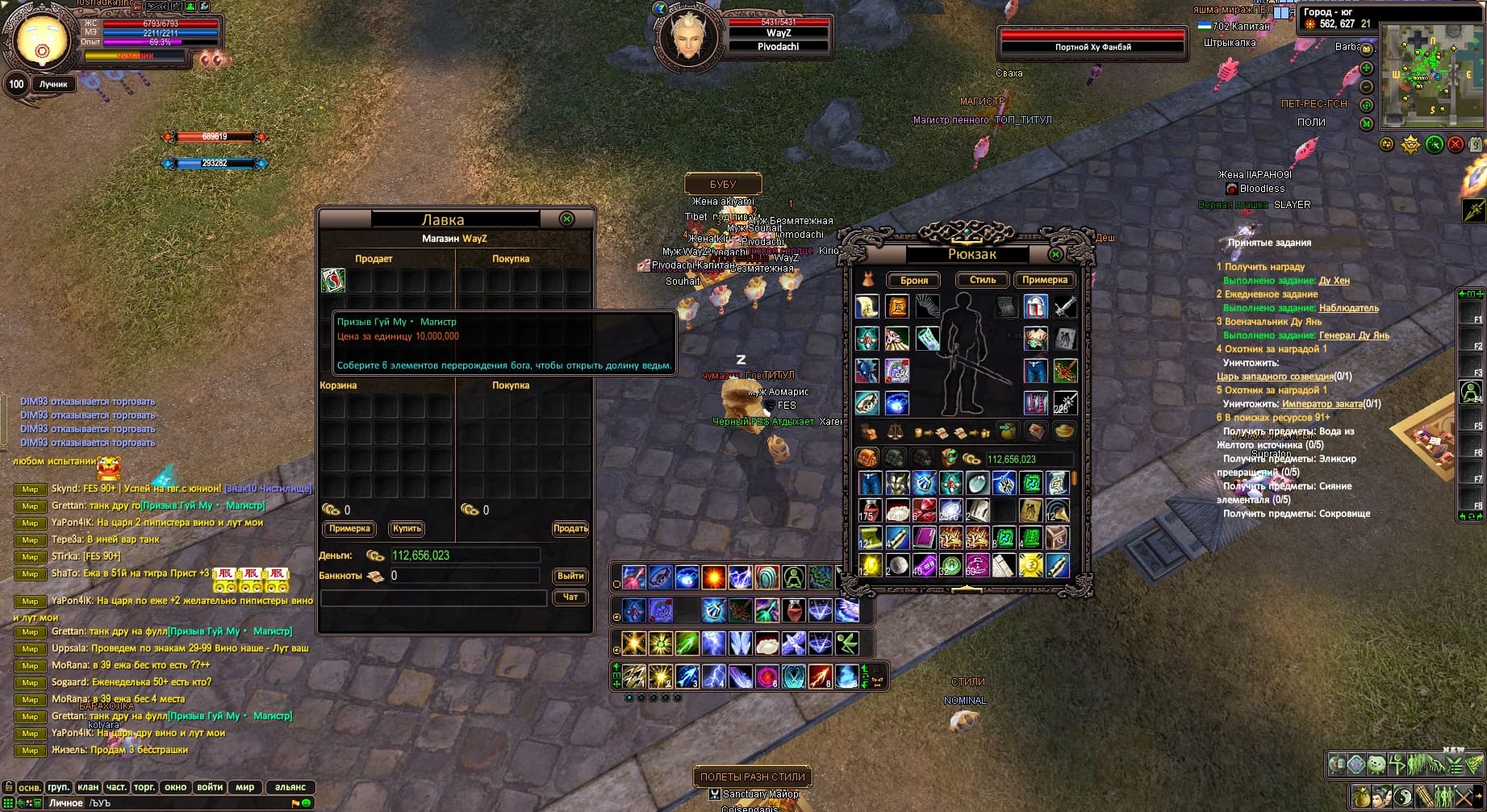
Task: Click the Продать button in the shop
Action: pyautogui.click(x=570, y=529)
